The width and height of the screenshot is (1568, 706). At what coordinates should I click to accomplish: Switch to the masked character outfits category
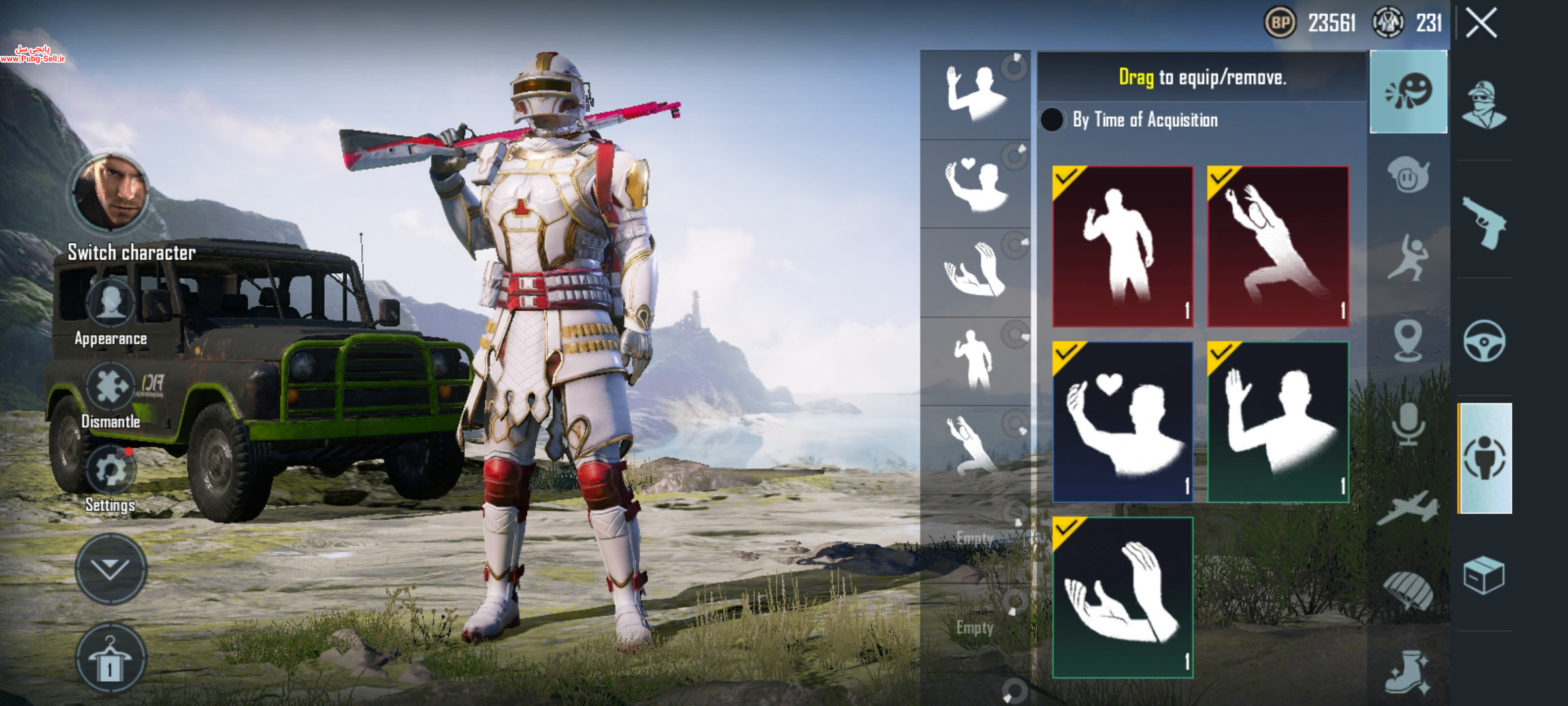(x=1484, y=105)
